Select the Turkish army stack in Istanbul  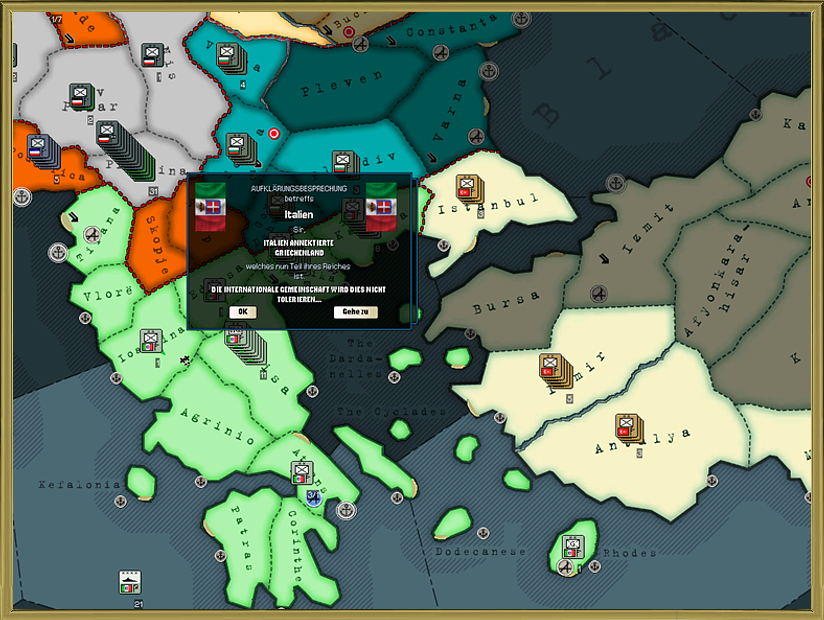coord(468,188)
